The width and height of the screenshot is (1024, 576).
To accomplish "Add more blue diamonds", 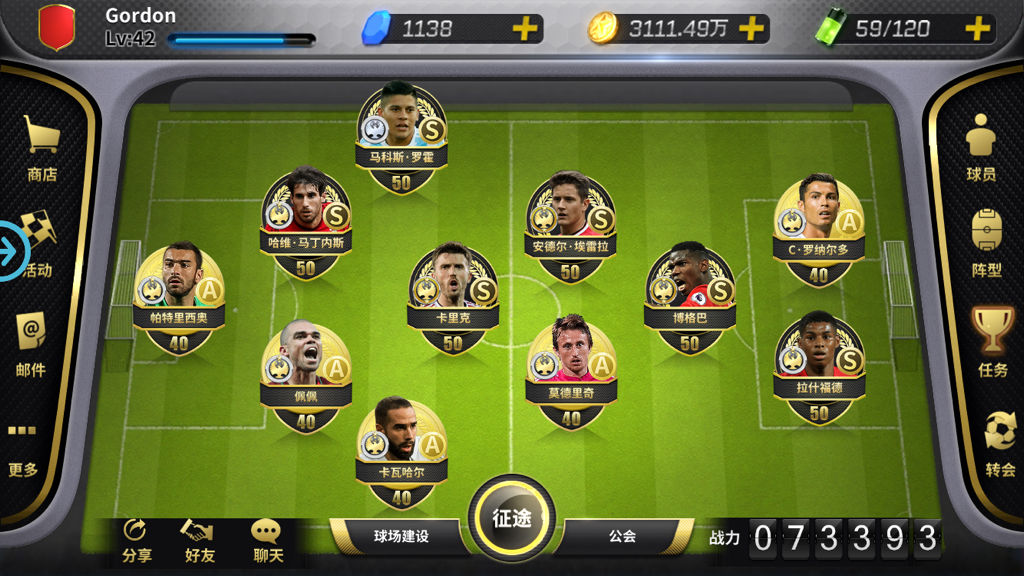I will 525,29.
